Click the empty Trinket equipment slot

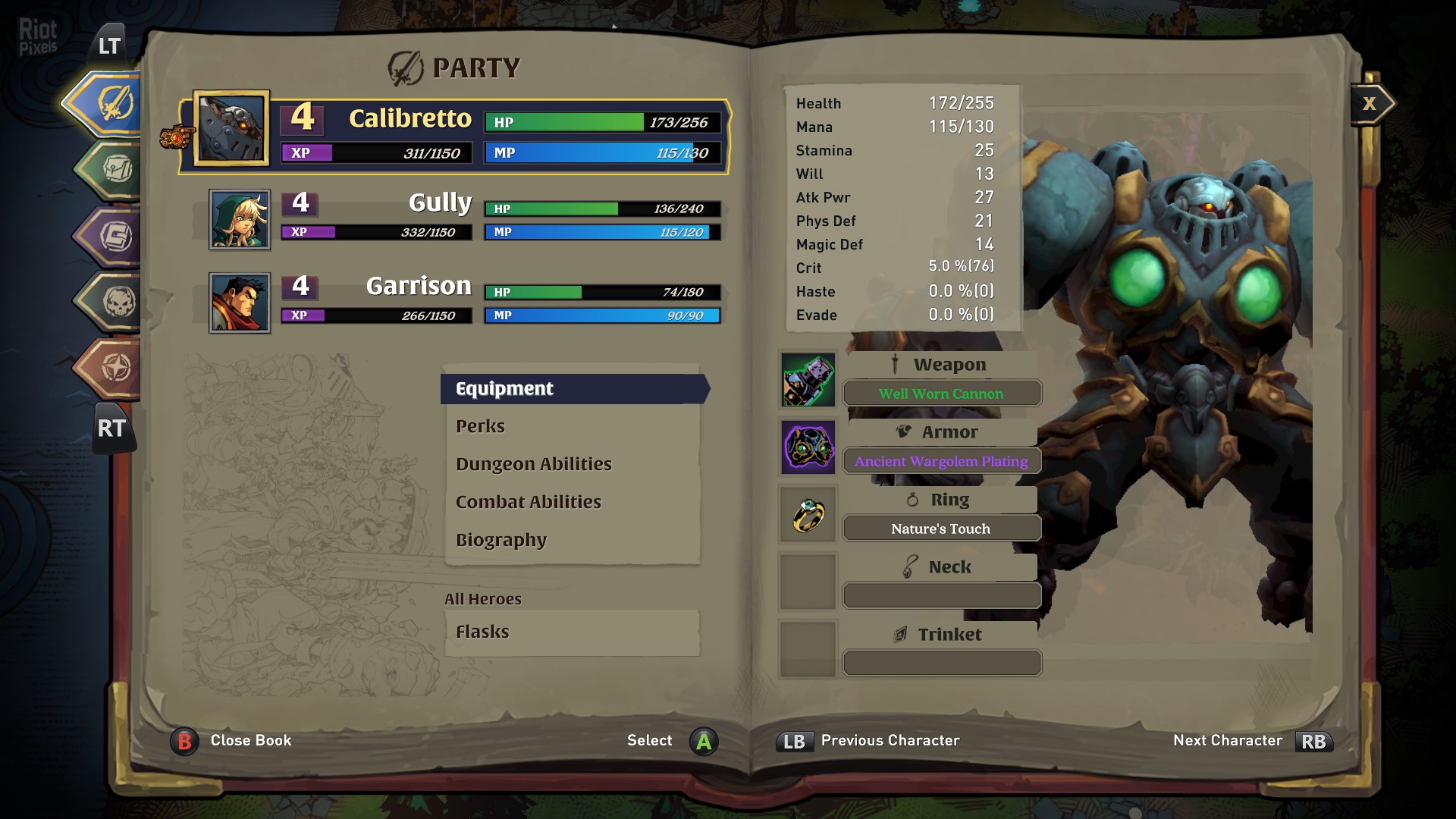pyautogui.click(x=941, y=664)
